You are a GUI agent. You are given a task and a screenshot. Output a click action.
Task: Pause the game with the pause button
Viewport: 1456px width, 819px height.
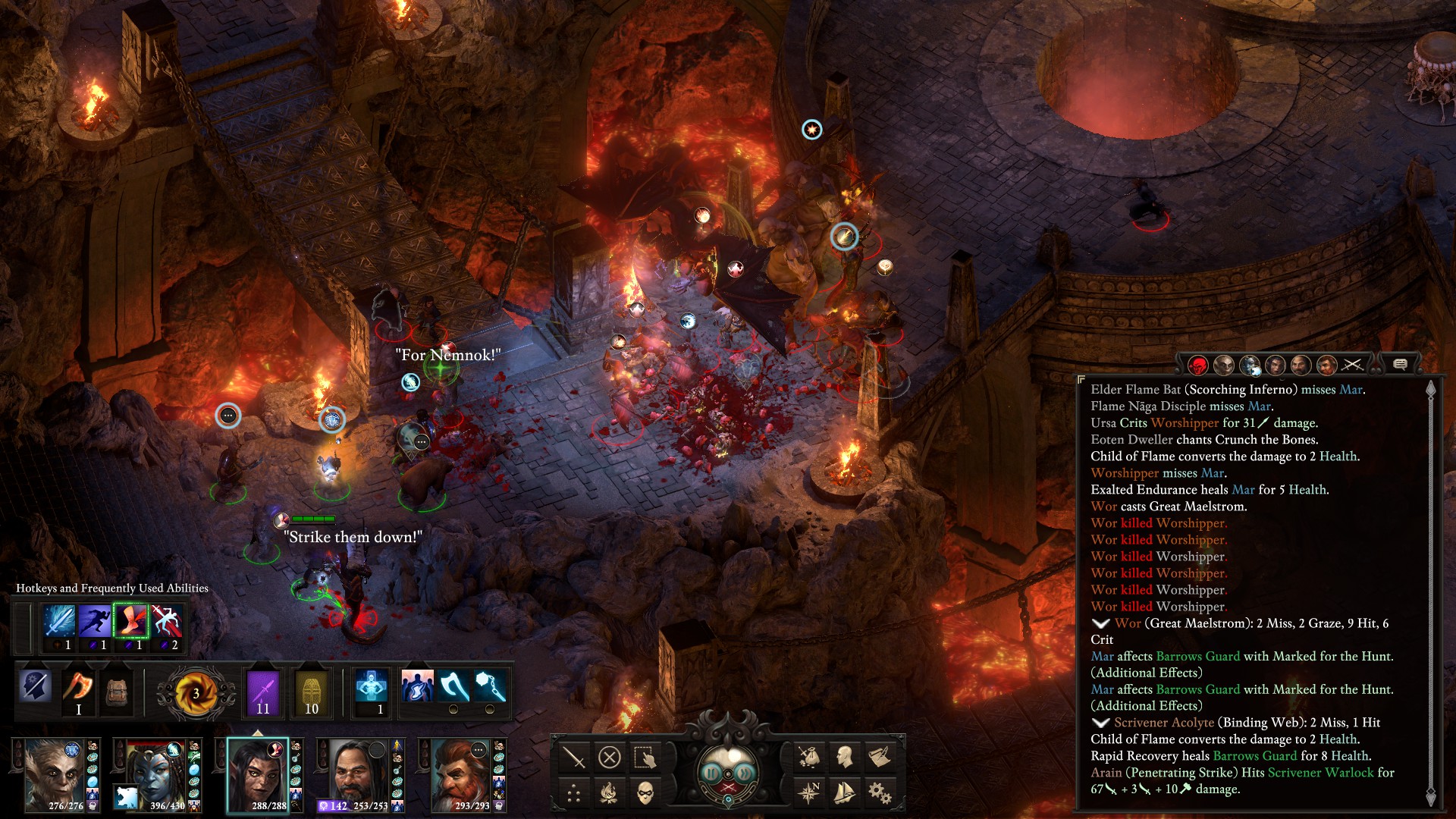[x=711, y=773]
